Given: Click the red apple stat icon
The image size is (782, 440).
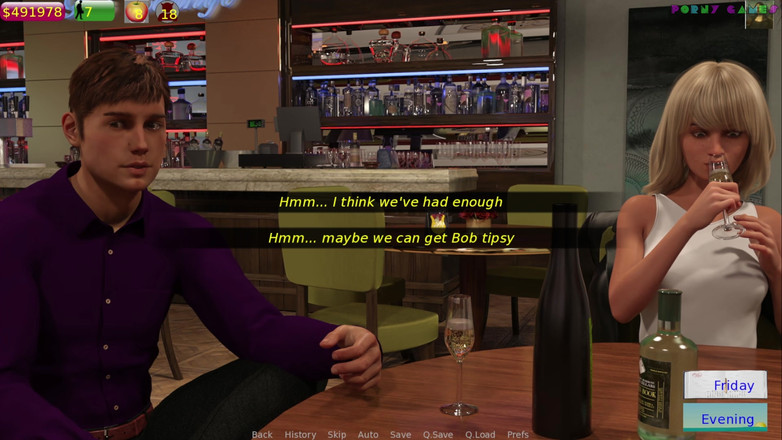Looking at the screenshot, I should pos(136,12).
